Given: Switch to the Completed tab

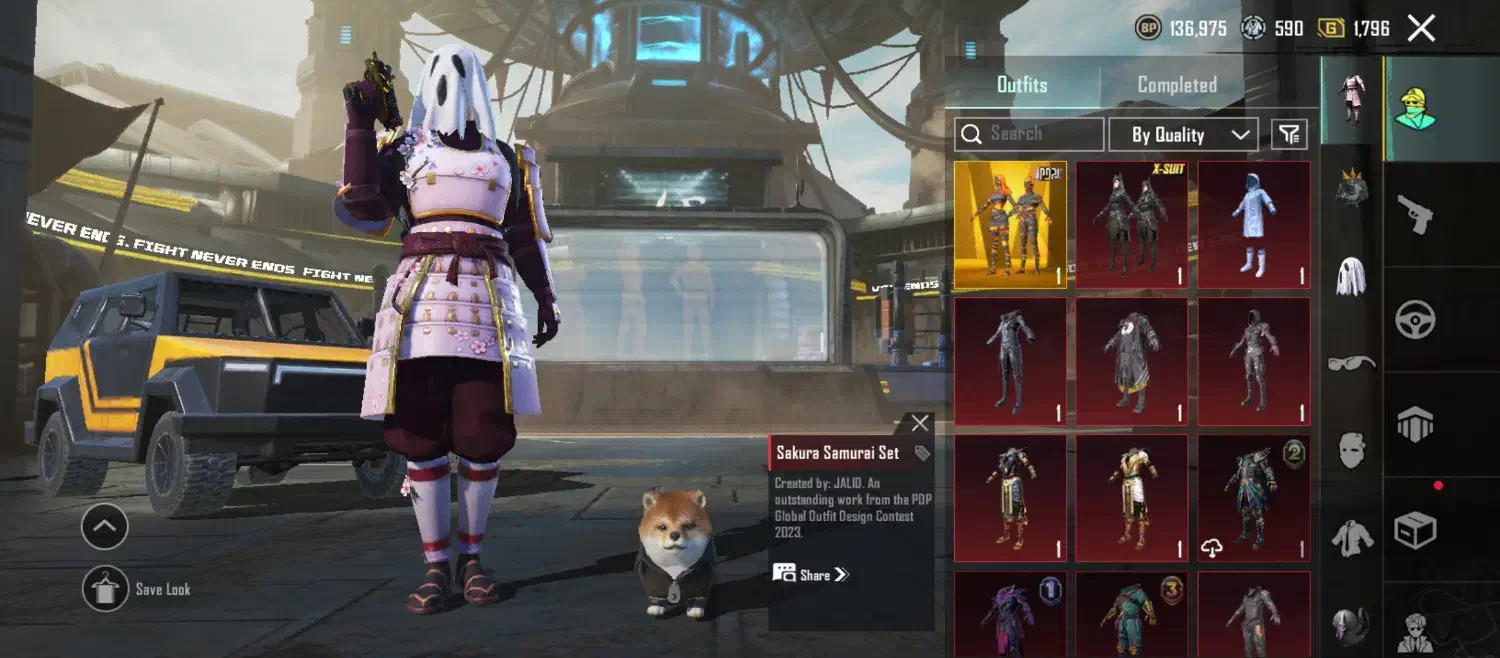Looking at the screenshot, I should [x=1177, y=85].
